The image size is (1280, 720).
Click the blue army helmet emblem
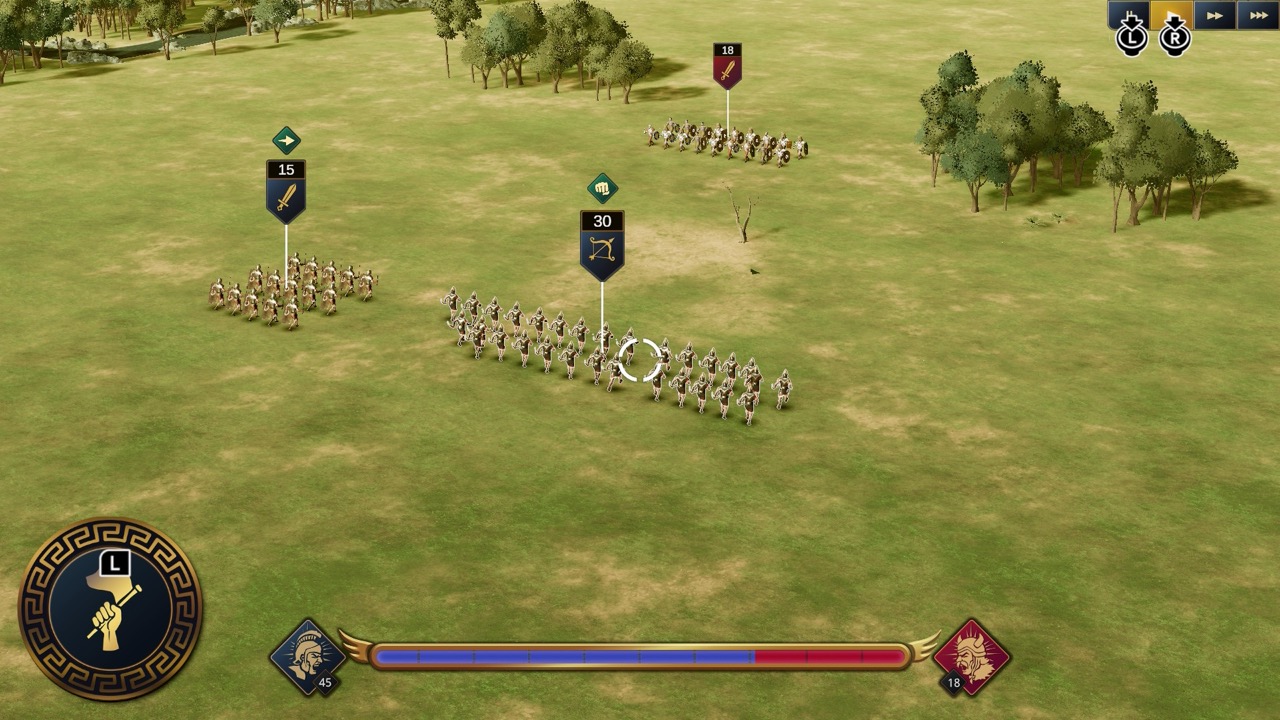307,656
